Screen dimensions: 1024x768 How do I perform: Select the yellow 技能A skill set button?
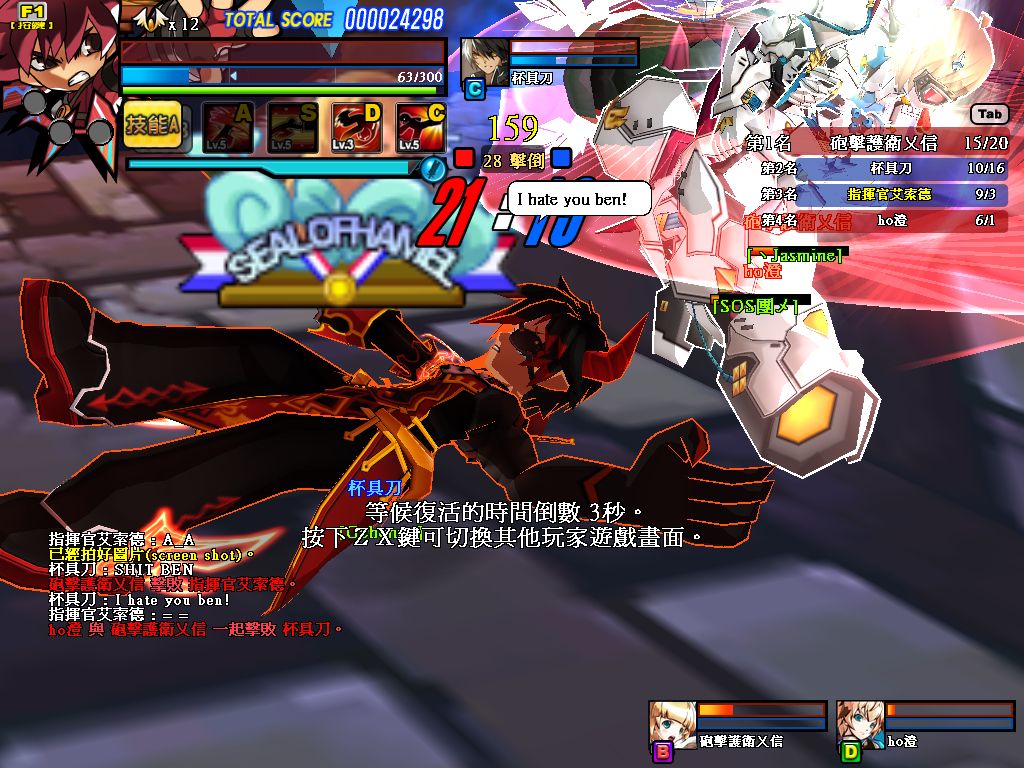coord(152,125)
